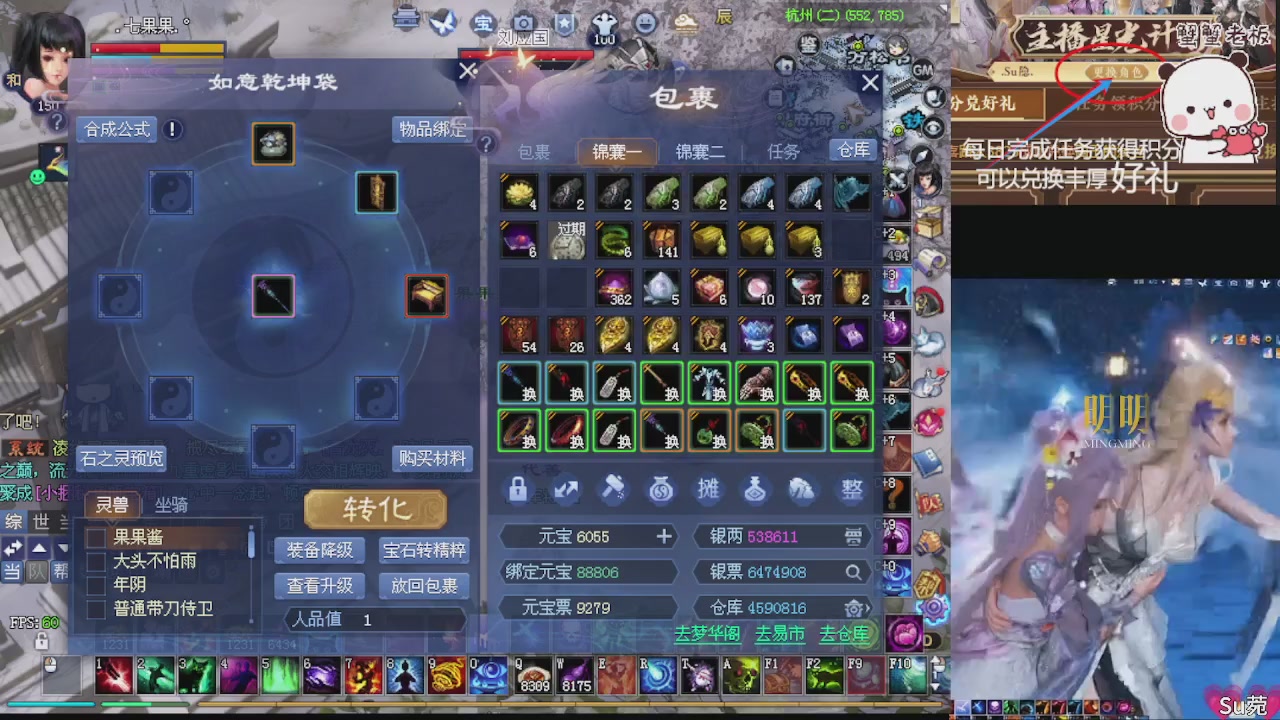Open the repair hammer icon below the bag
Viewport: 1280px width, 720px height.
tap(613, 487)
